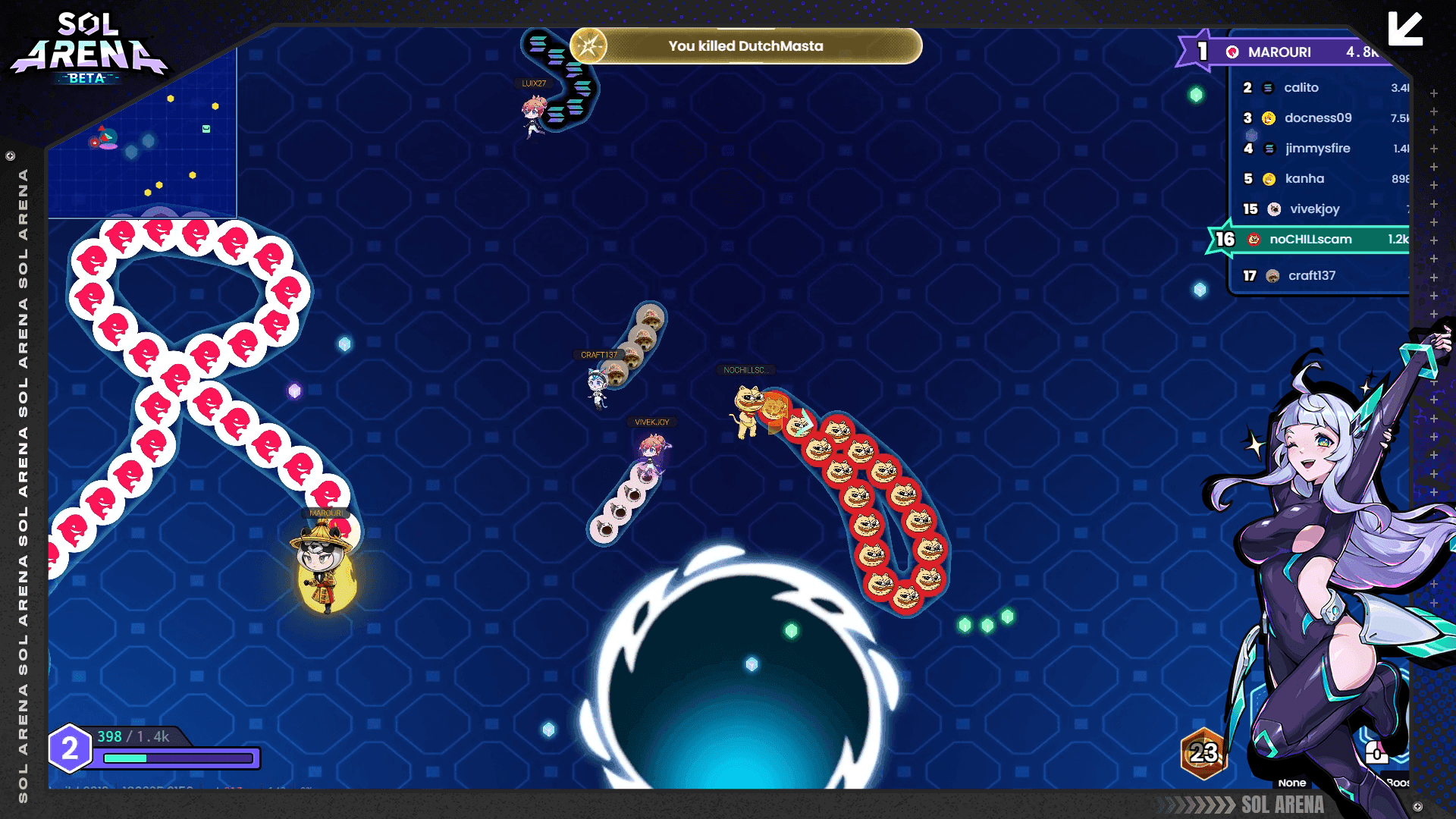Click craft137's avatar icon on the leaderboard

tap(1272, 275)
